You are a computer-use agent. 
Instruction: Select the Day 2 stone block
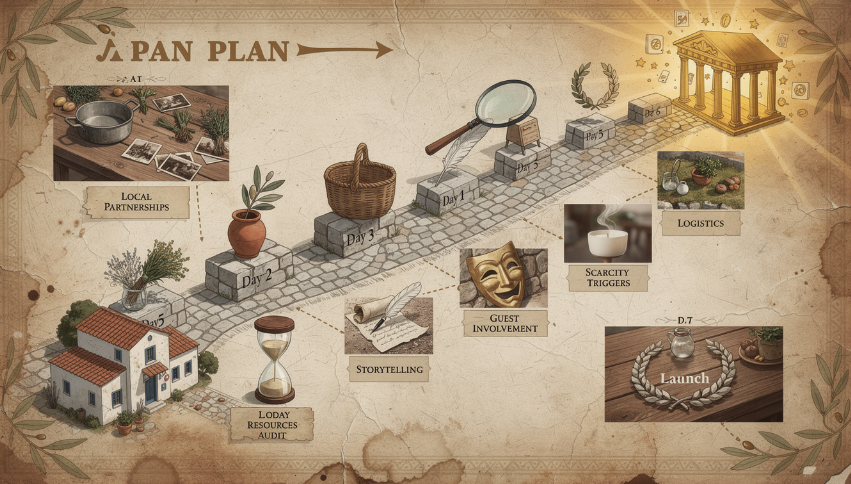[247, 273]
